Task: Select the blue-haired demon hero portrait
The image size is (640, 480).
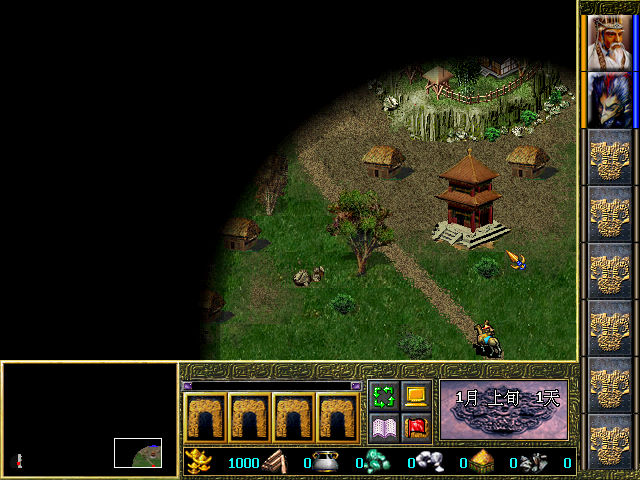Action: point(610,100)
